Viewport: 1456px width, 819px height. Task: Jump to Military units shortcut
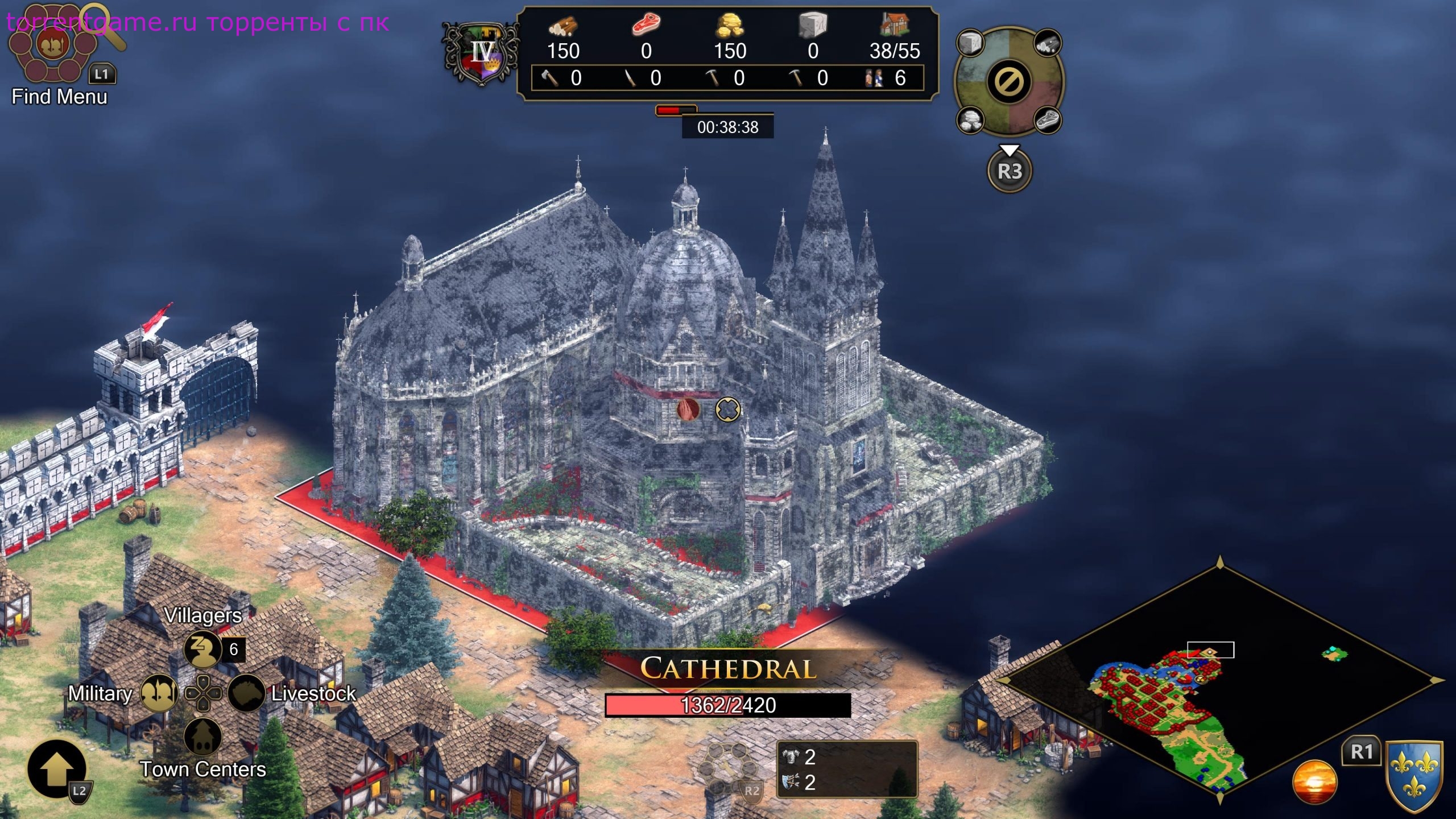(159, 693)
